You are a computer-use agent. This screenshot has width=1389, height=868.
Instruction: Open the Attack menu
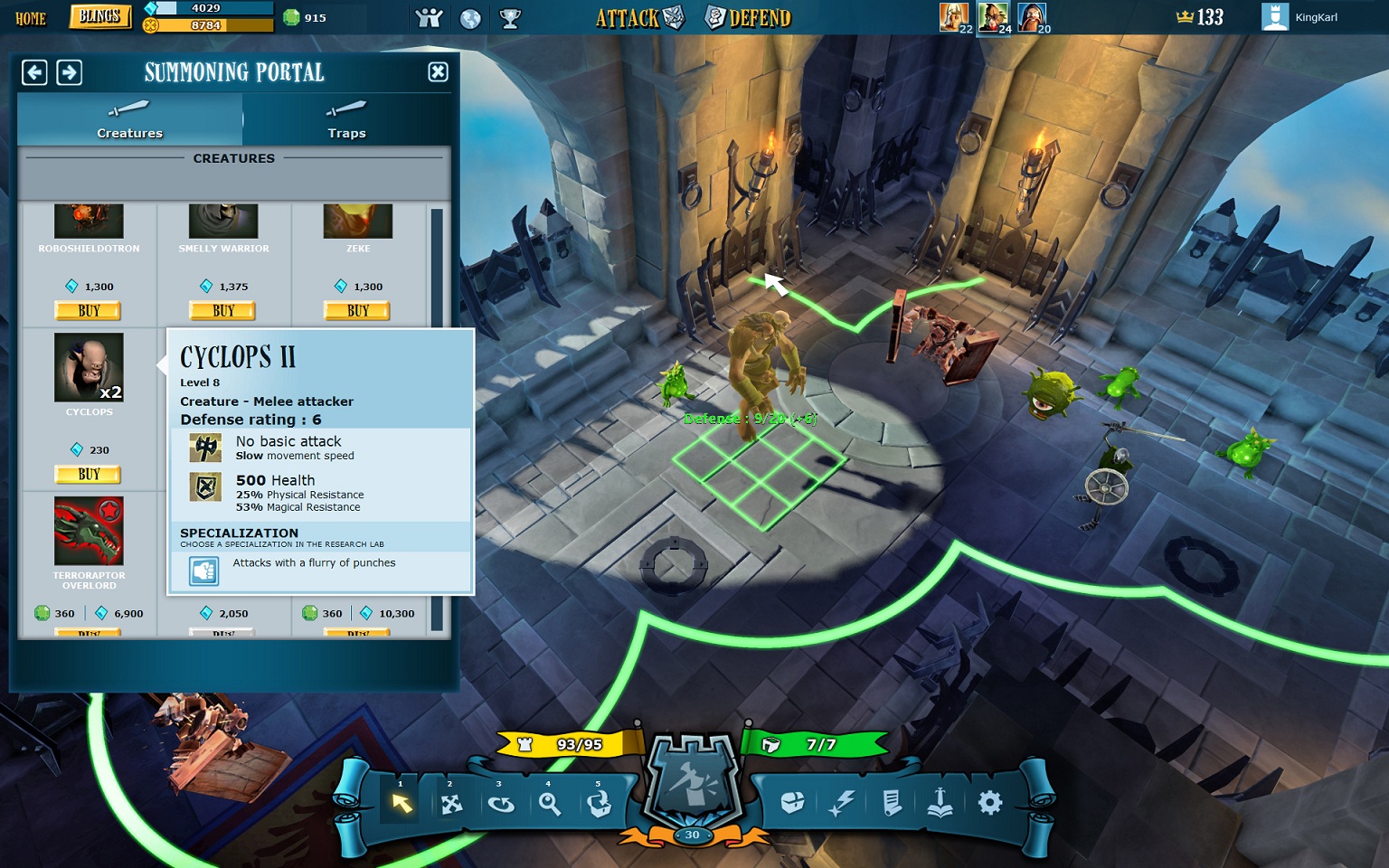coord(638,18)
